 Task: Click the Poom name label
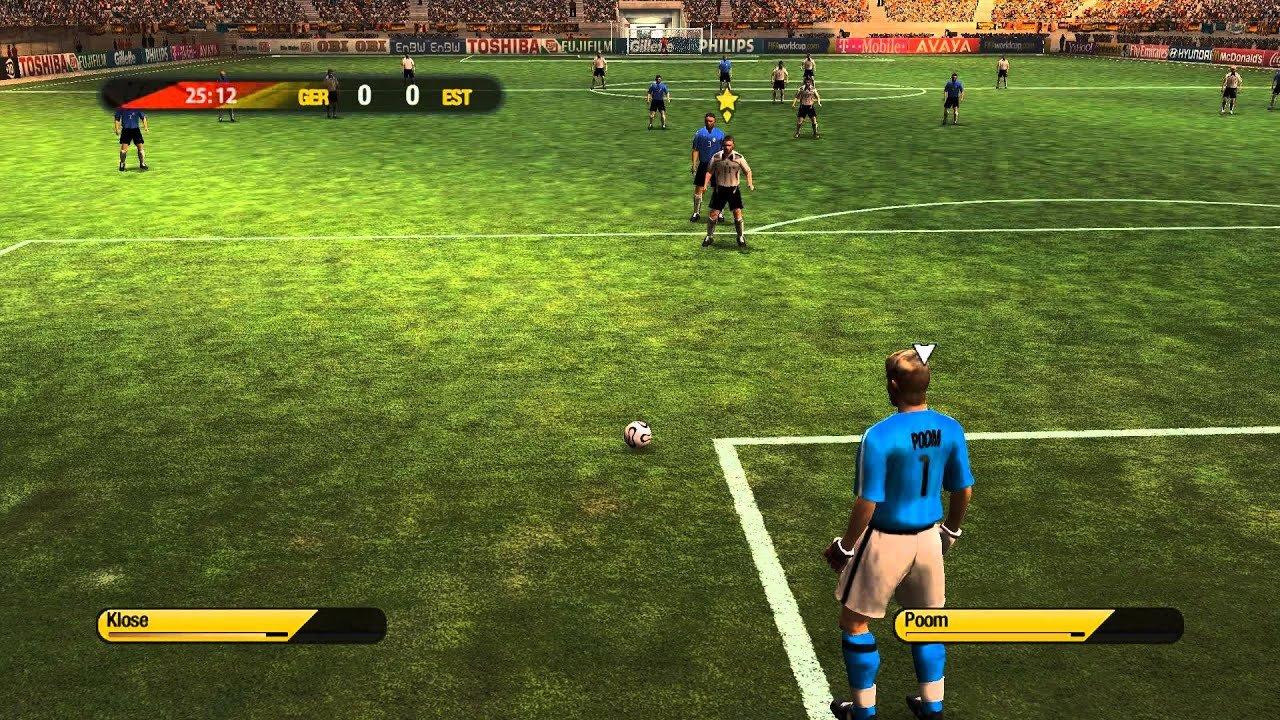[926, 619]
